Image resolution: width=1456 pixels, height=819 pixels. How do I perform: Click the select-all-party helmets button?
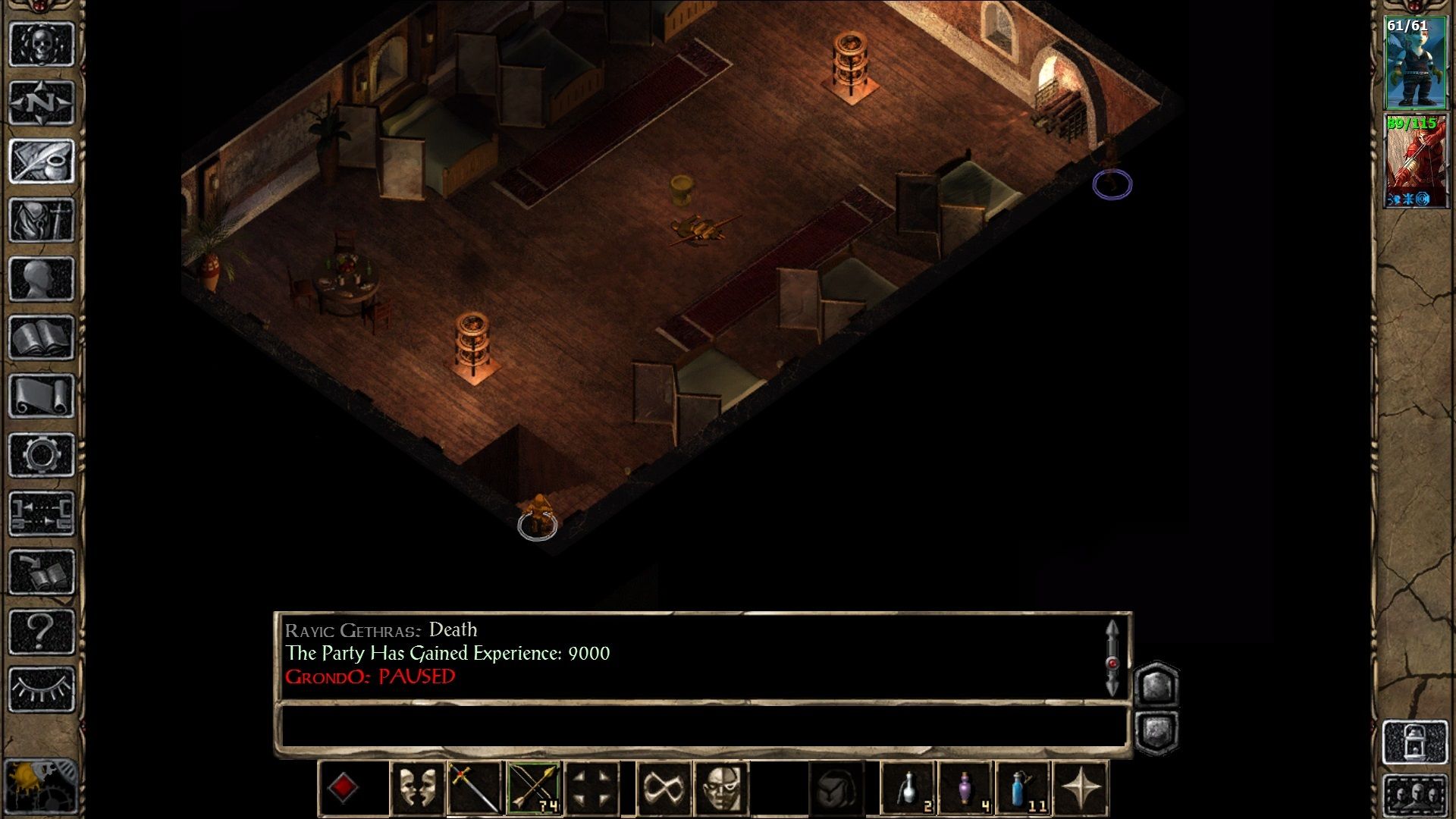pyautogui.click(x=1415, y=795)
